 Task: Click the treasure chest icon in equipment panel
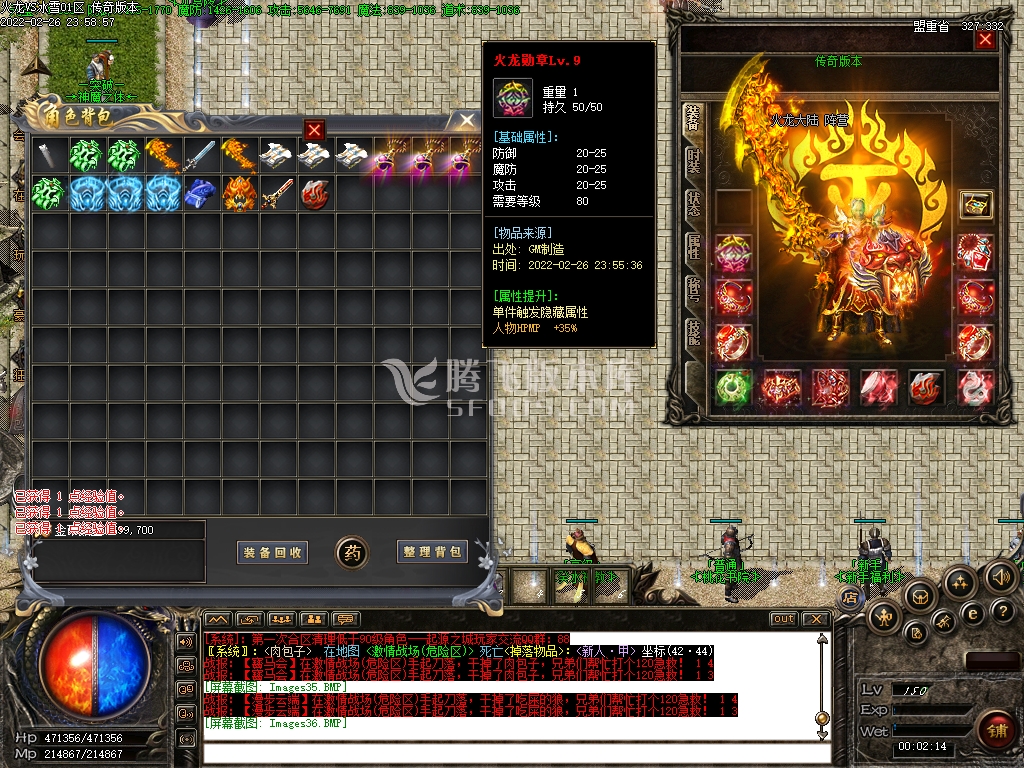(975, 204)
